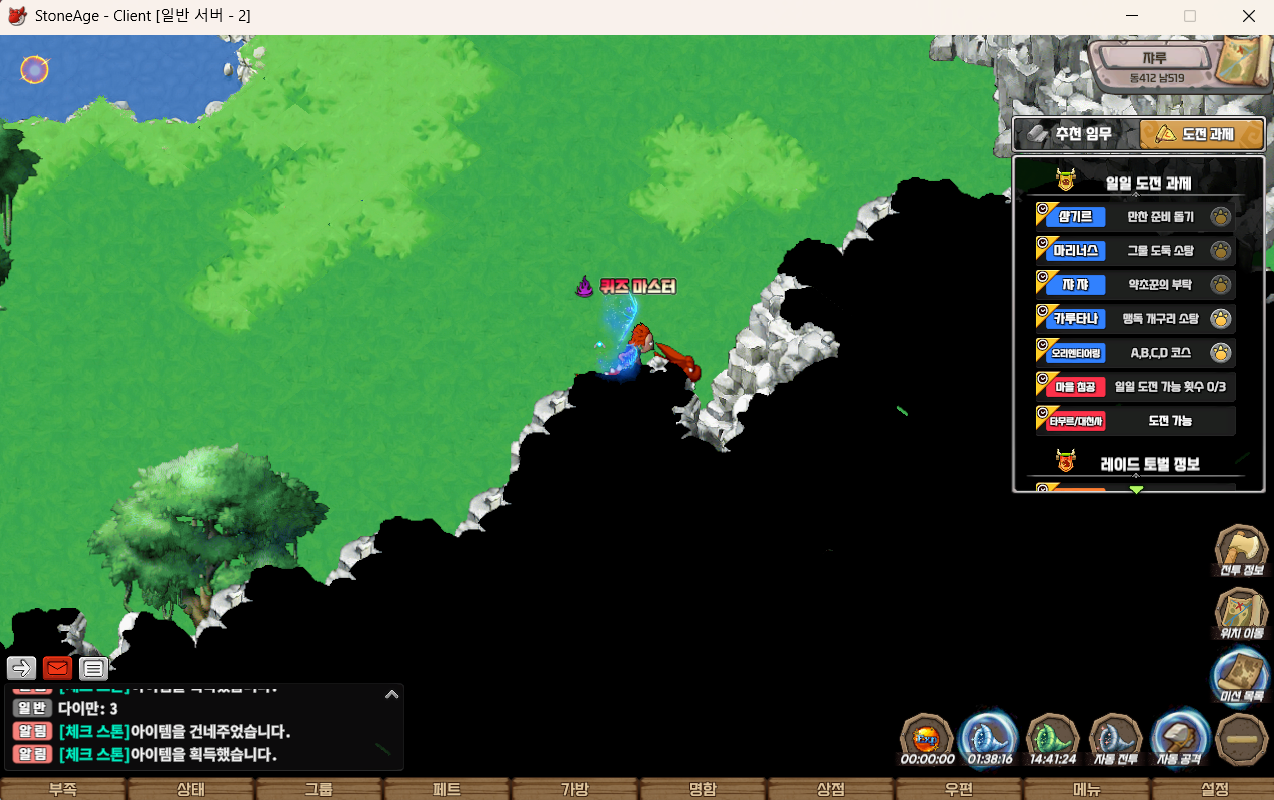Select the 카루타나 daily challenge row

click(1135, 319)
